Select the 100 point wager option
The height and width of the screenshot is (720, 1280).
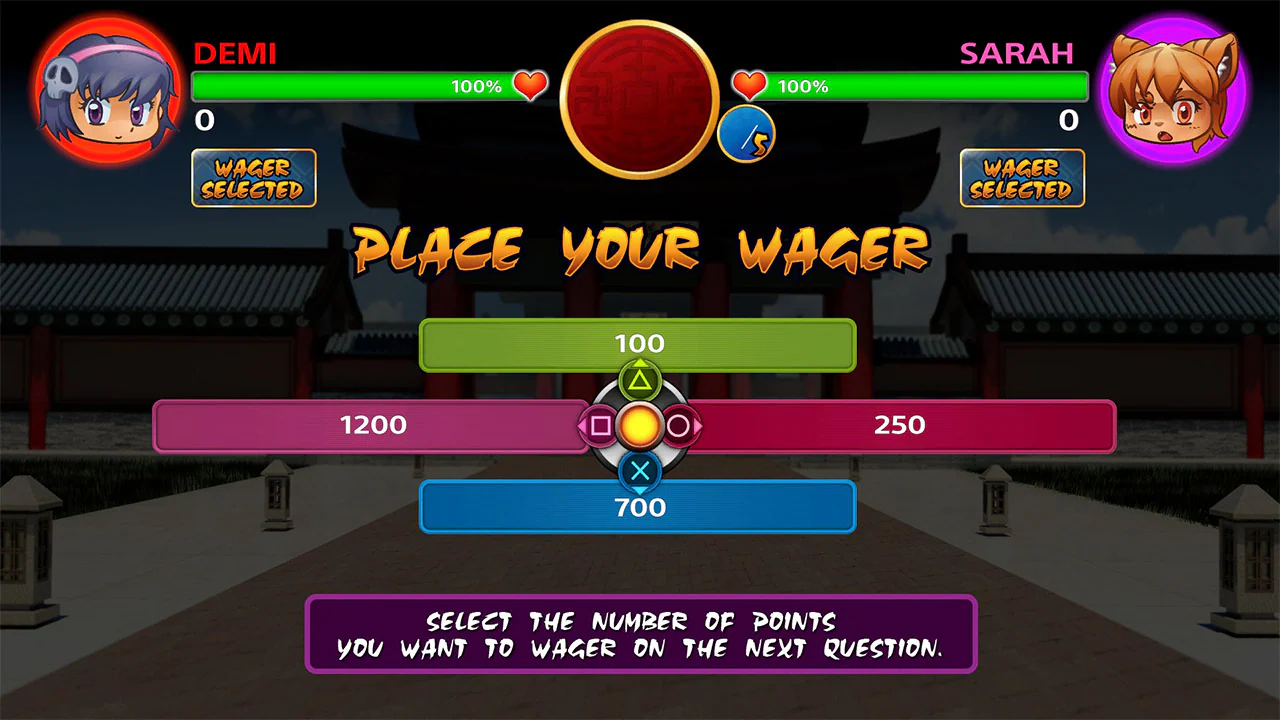640,344
